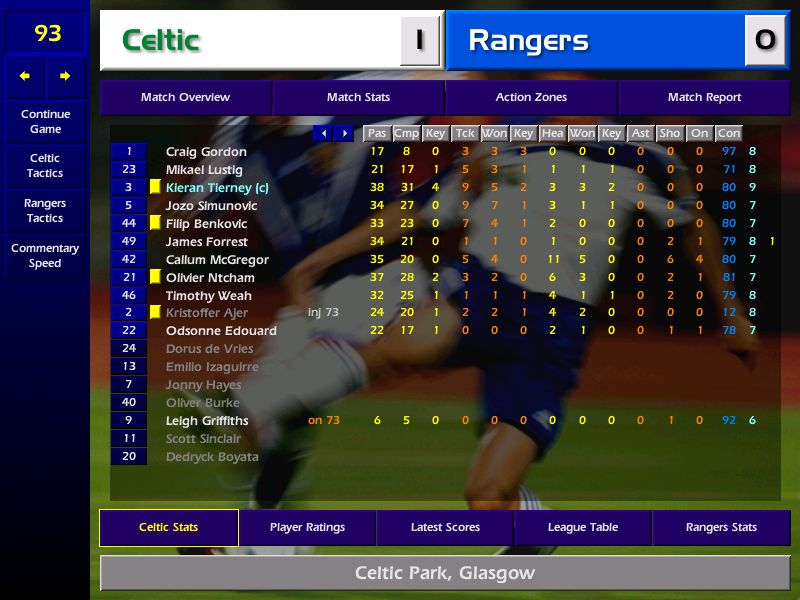Viewport: 800px width, 600px height.
Task: Open the Match Report tab
Action: (704, 98)
